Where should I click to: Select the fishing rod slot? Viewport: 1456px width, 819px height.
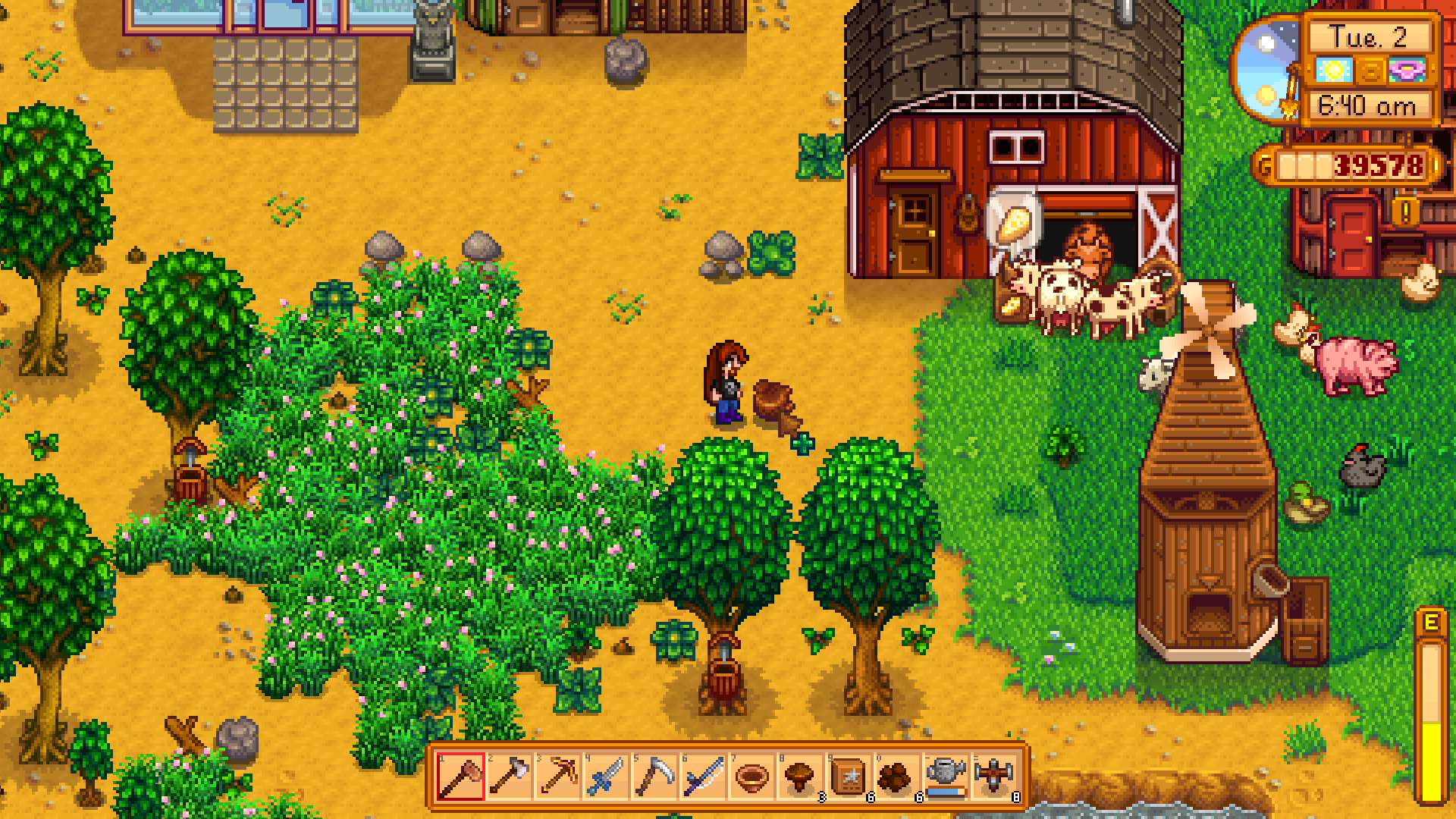pyautogui.click(x=703, y=777)
